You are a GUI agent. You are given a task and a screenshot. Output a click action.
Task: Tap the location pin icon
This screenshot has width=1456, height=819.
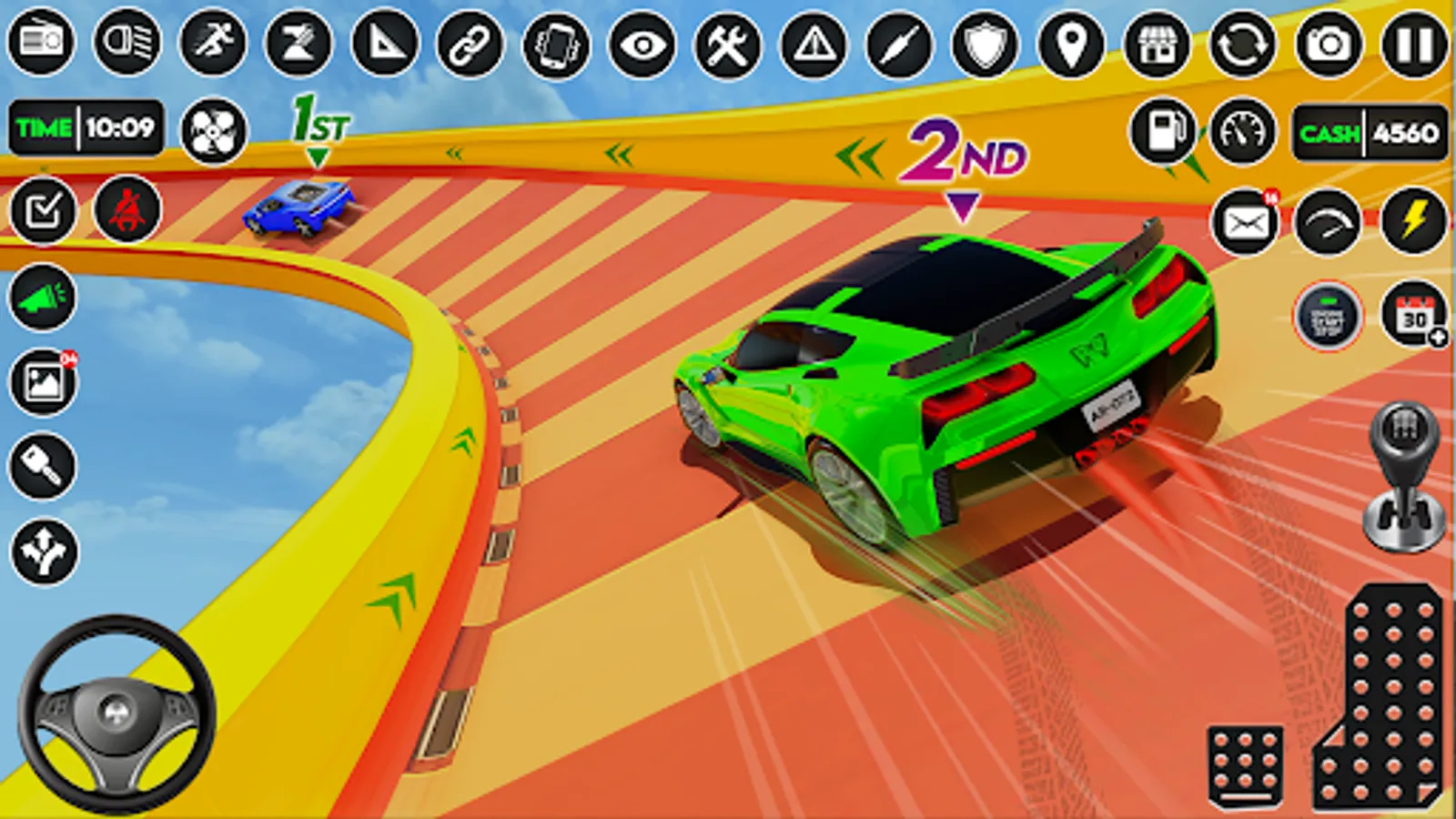(1071, 44)
